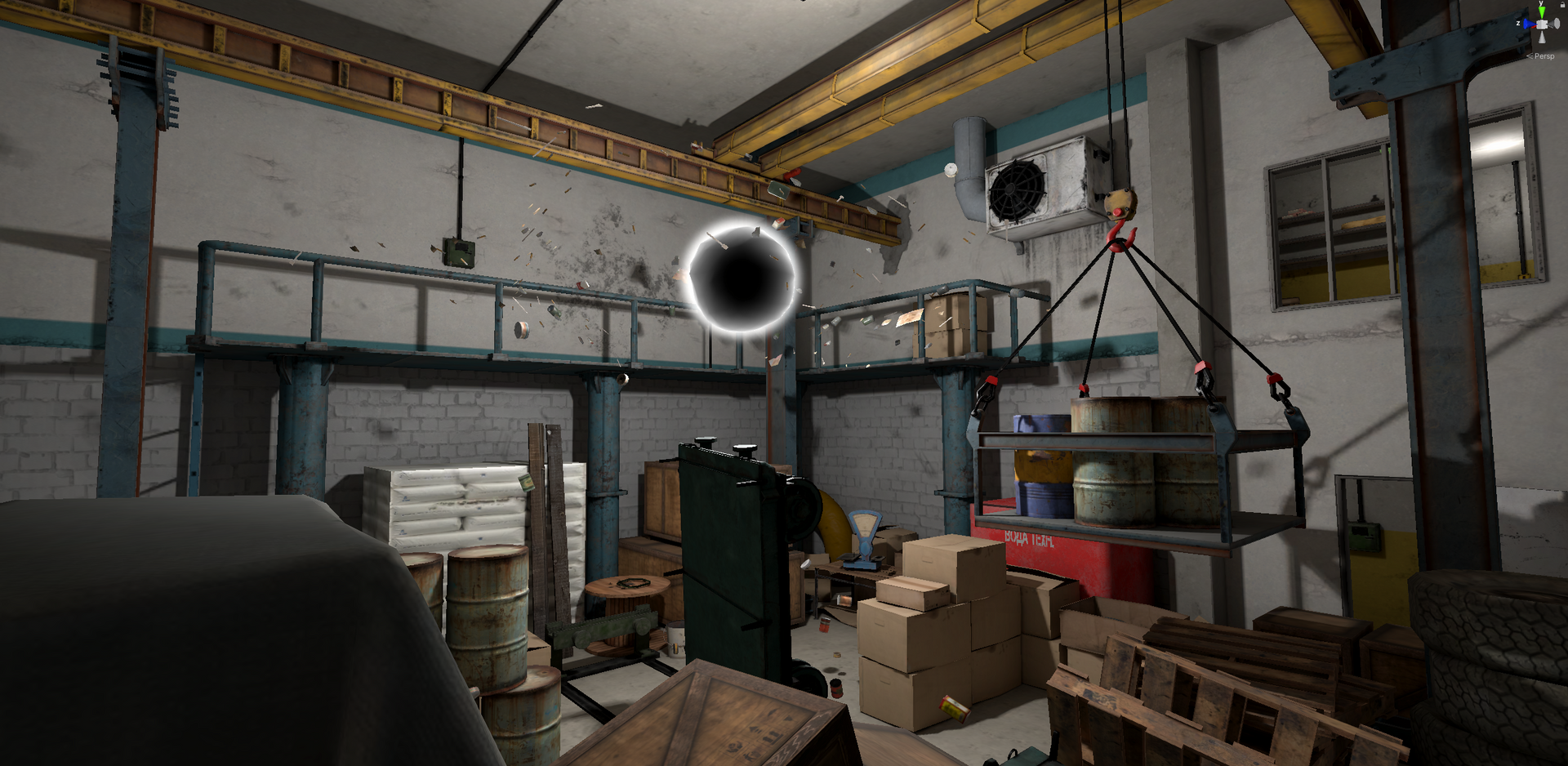Image resolution: width=1568 pixels, height=766 pixels.
Task: Click the gizmo's bottom grey cone
Action: 1542,38
